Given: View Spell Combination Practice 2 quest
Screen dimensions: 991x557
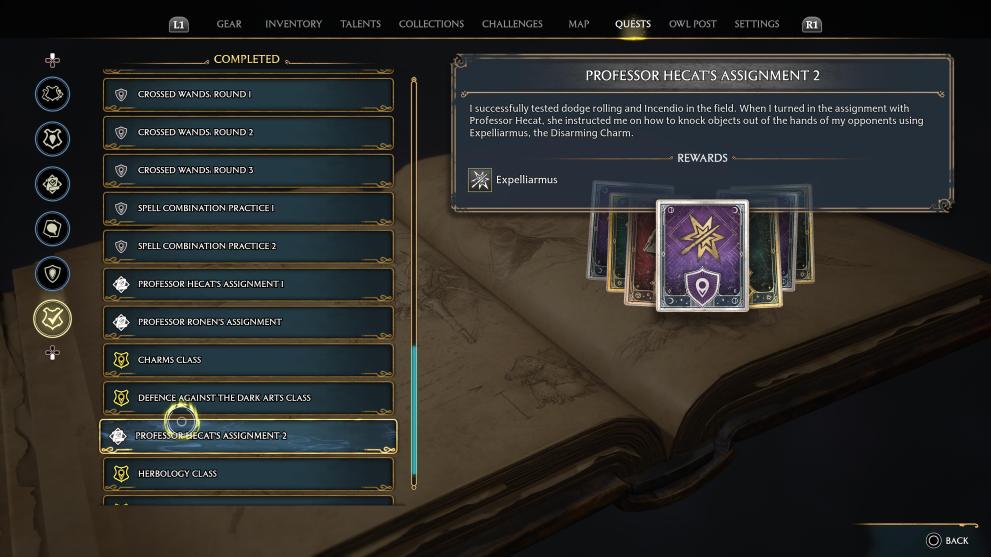Looking at the screenshot, I should (248, 247).
